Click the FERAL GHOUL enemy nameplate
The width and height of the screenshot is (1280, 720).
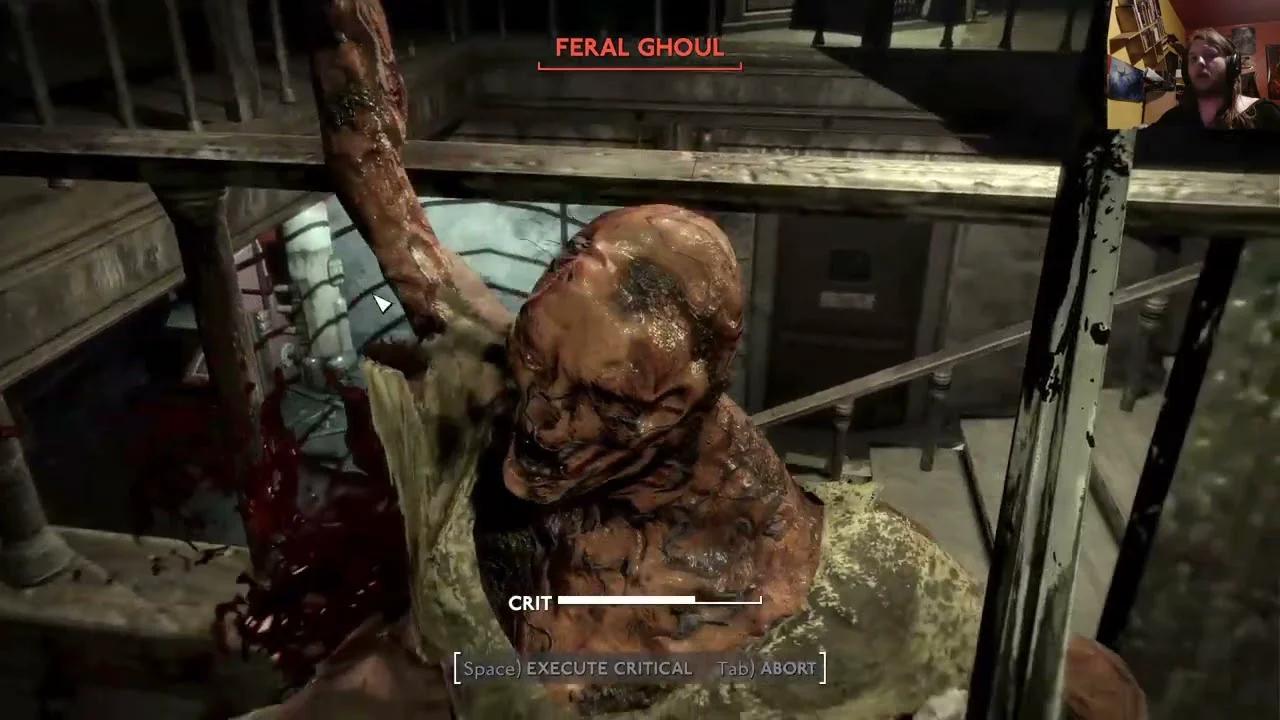(x=639, y=47)
